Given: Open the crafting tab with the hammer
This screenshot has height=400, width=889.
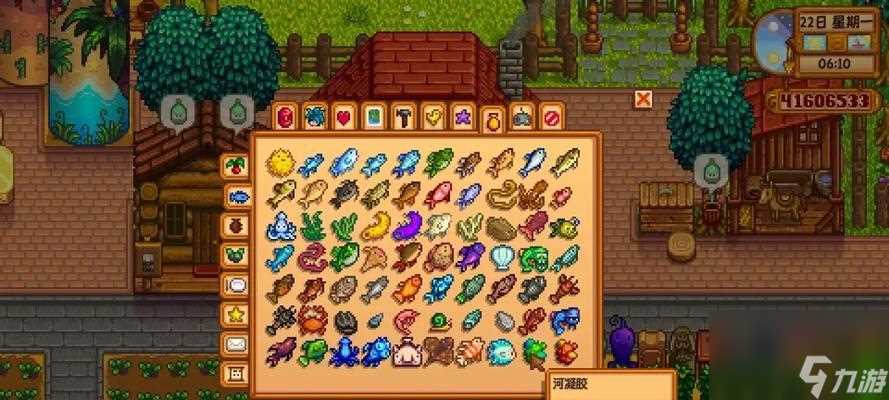Looking at the screenshot, I should pyautogui.click(x=403, y=117).
